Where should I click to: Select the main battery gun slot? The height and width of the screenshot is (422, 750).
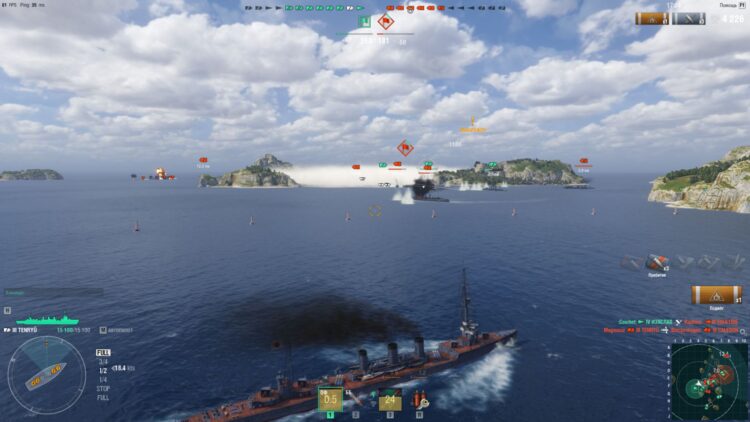[x=330, y=400]
